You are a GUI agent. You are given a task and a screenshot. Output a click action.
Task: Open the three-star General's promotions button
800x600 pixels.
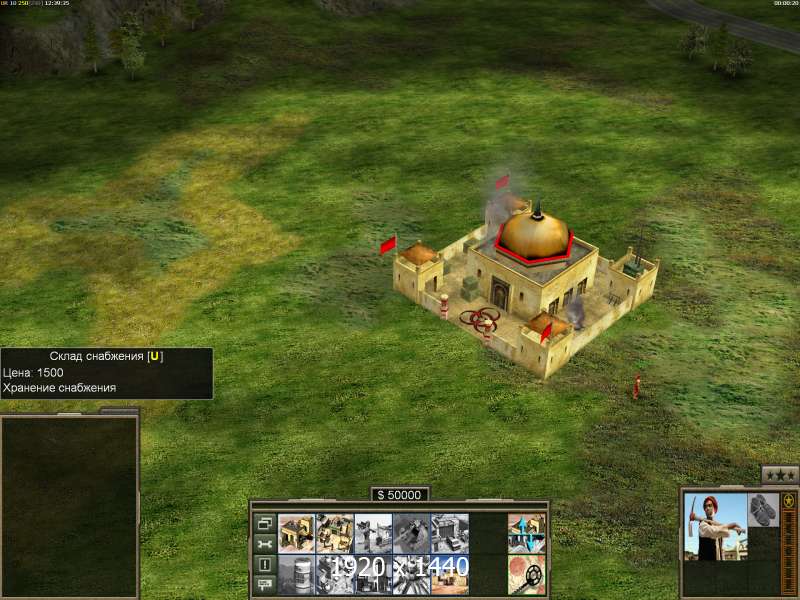click(x=780, y=475)
